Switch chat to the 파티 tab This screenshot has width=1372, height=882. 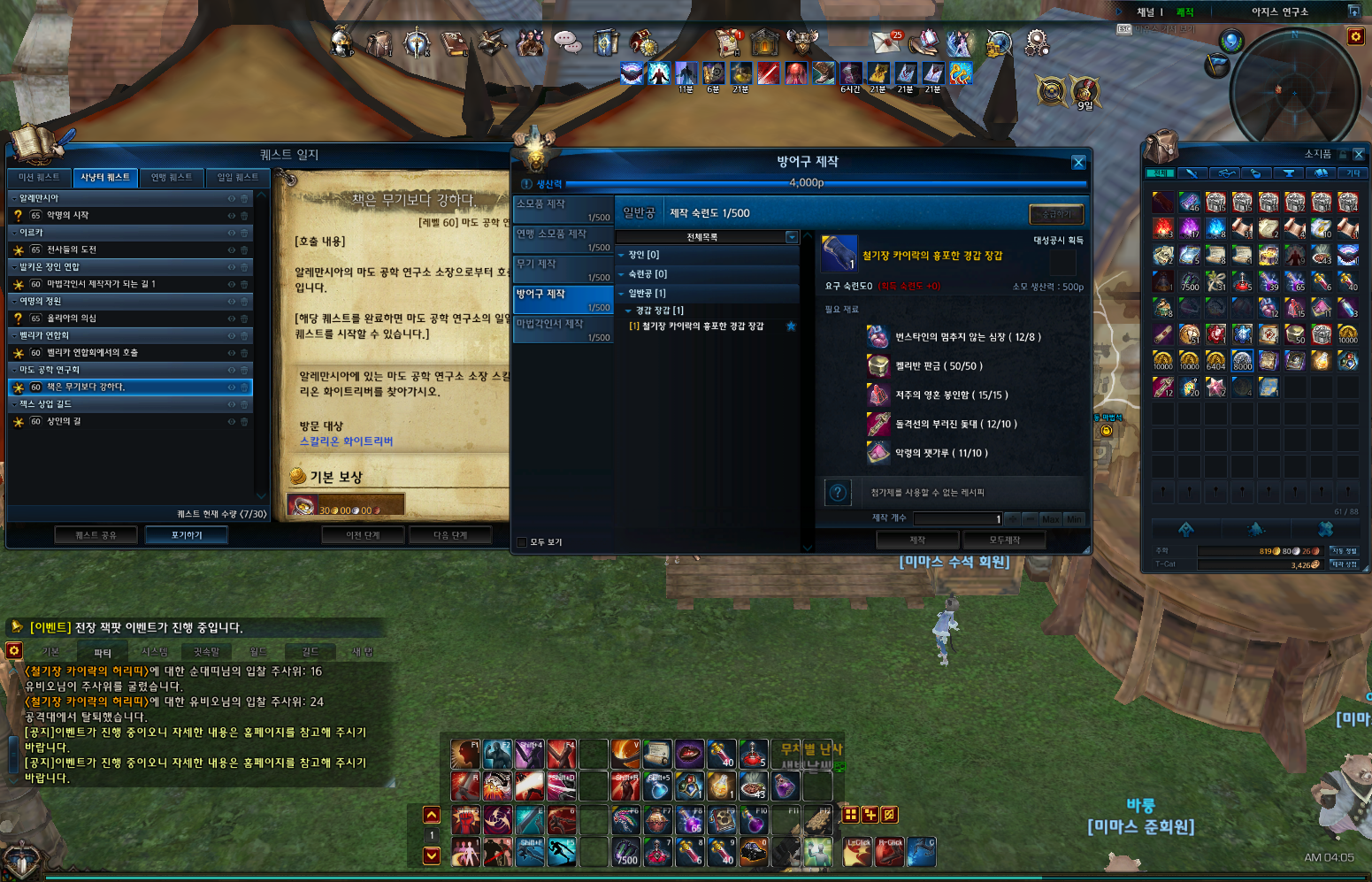[103, 653]
